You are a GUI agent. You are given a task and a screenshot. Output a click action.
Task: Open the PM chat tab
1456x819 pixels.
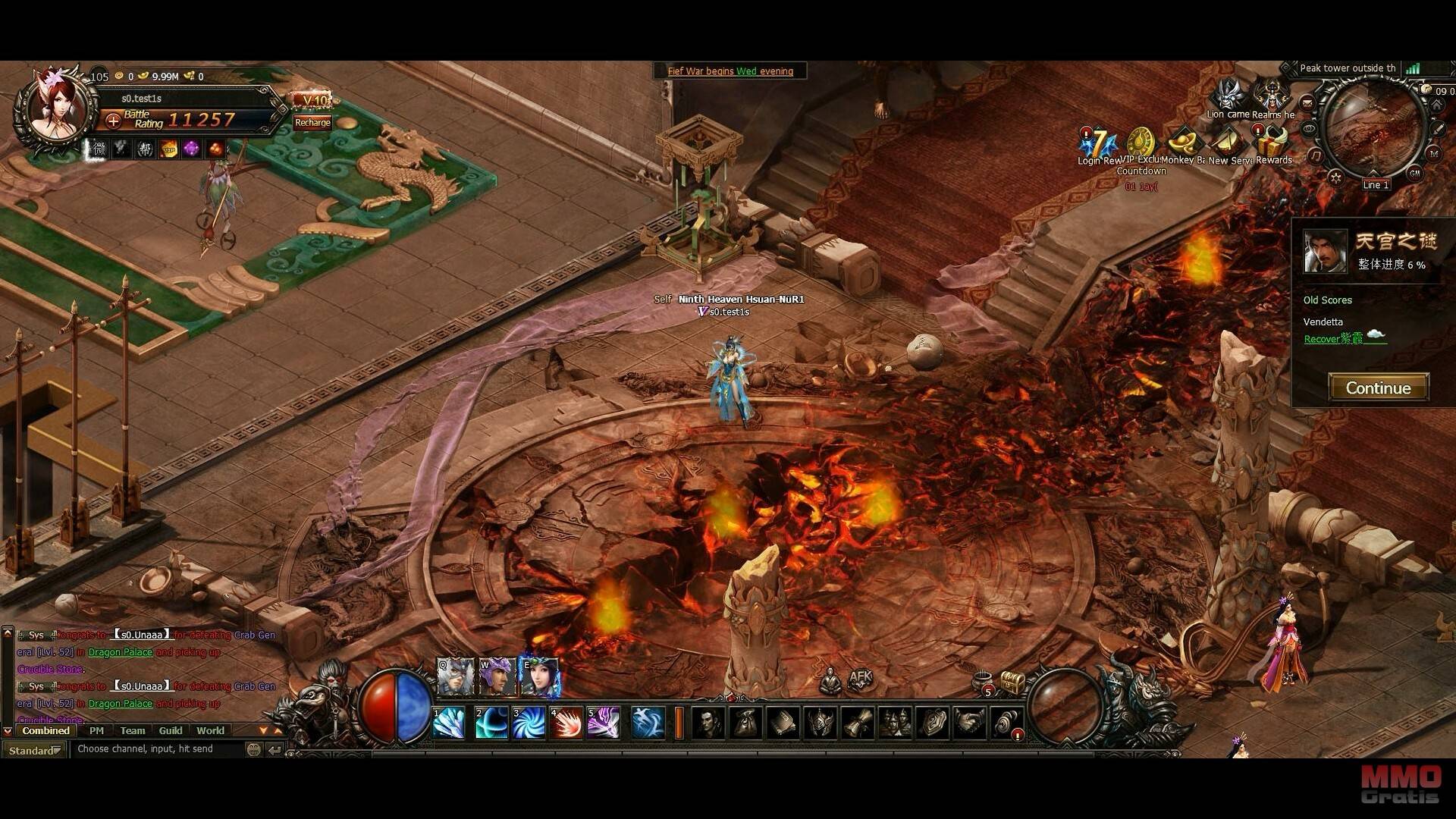click(96, 731)
